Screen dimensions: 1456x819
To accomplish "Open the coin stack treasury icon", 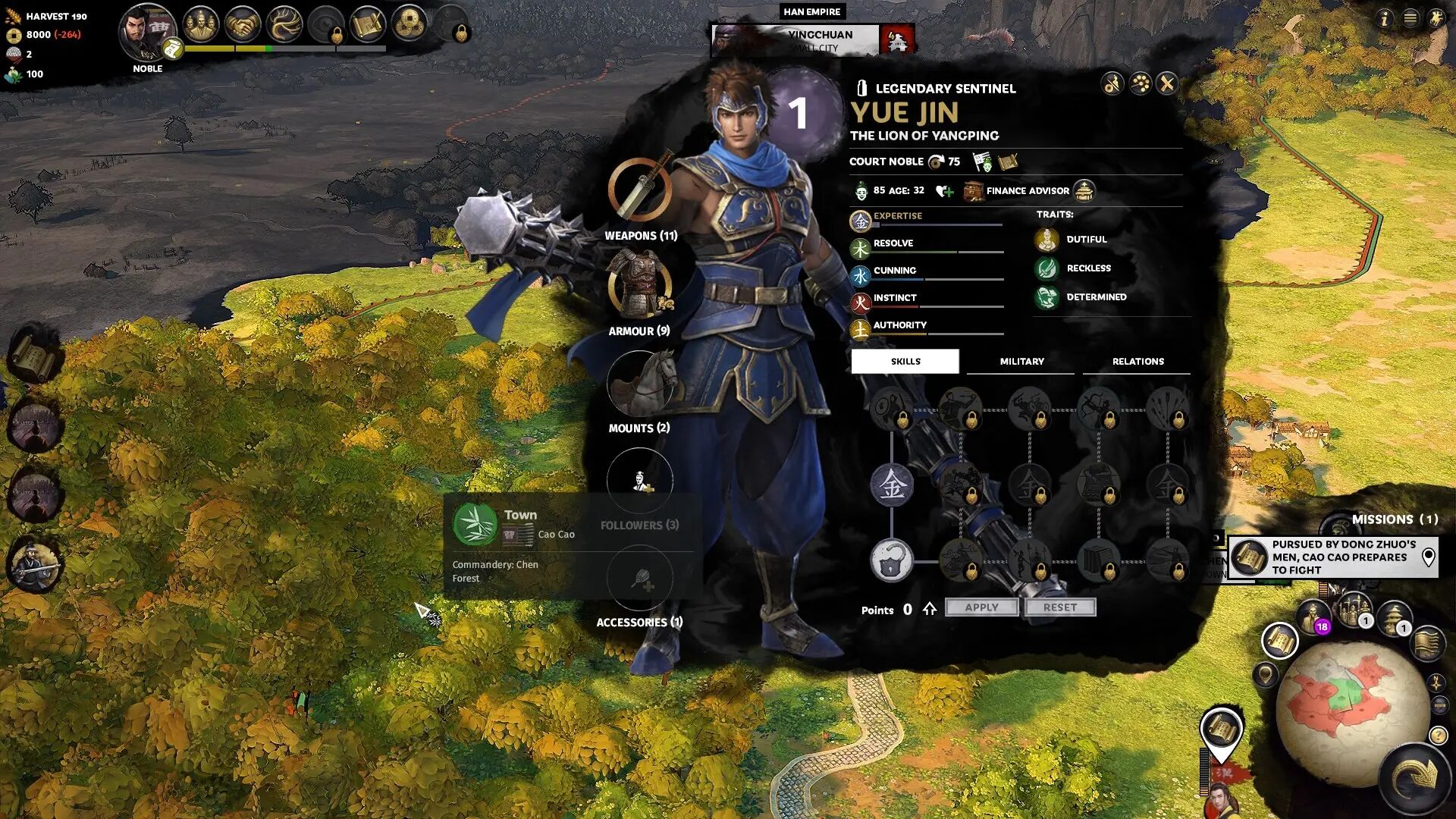I will point(409,25).
